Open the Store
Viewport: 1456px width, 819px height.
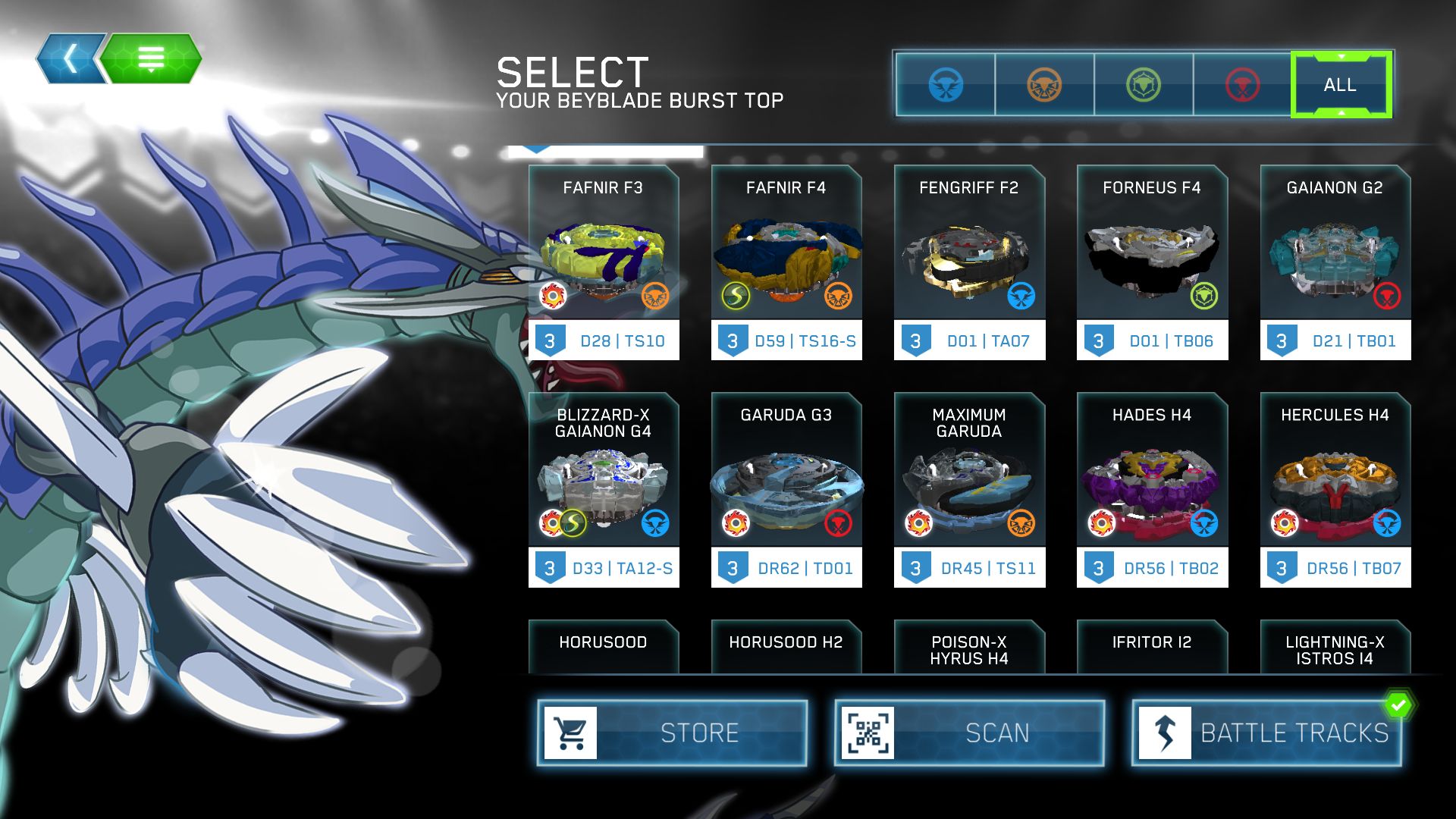[671, 732]
